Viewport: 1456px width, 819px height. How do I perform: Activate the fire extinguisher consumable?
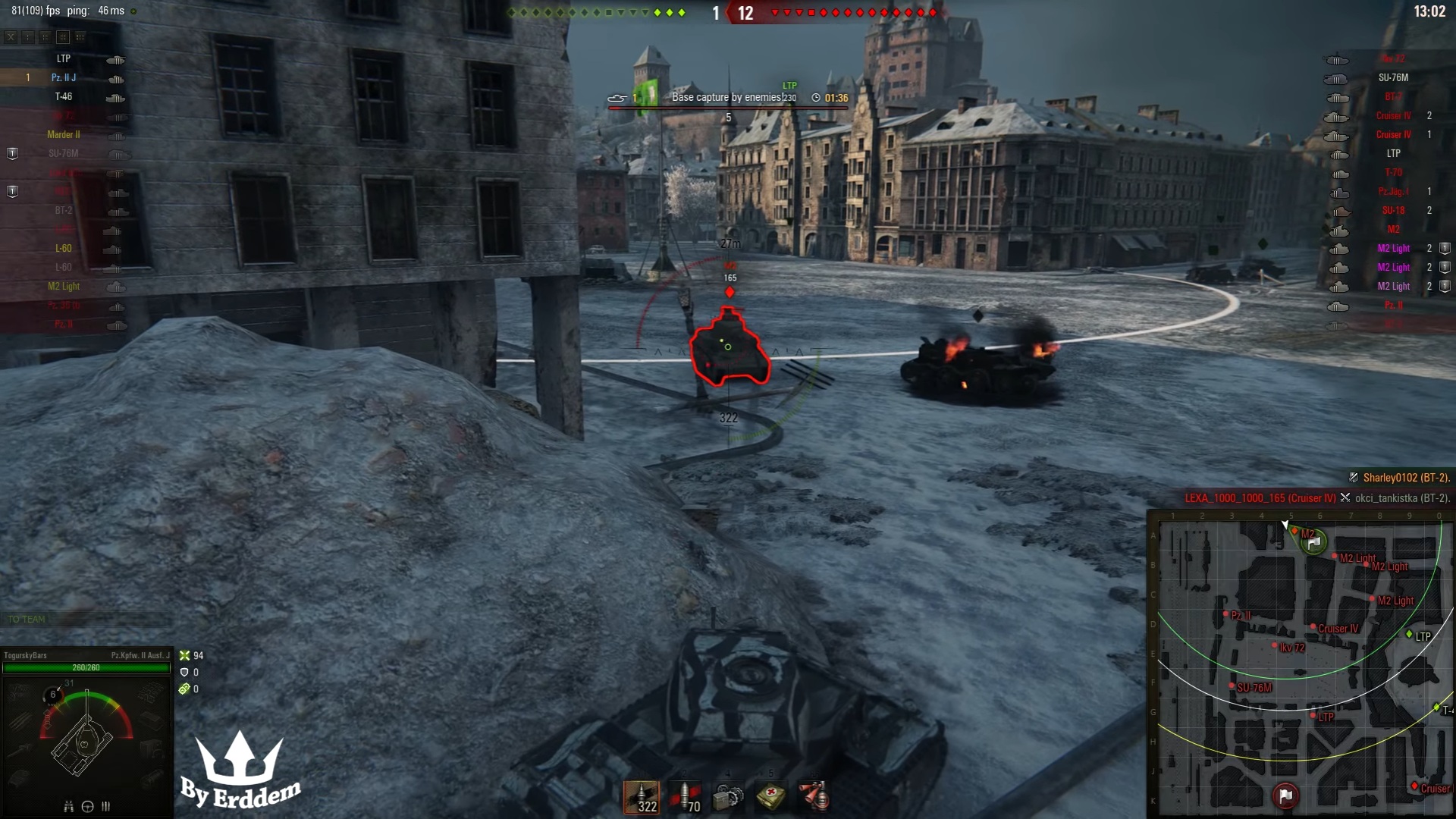[x=814, y=797]
